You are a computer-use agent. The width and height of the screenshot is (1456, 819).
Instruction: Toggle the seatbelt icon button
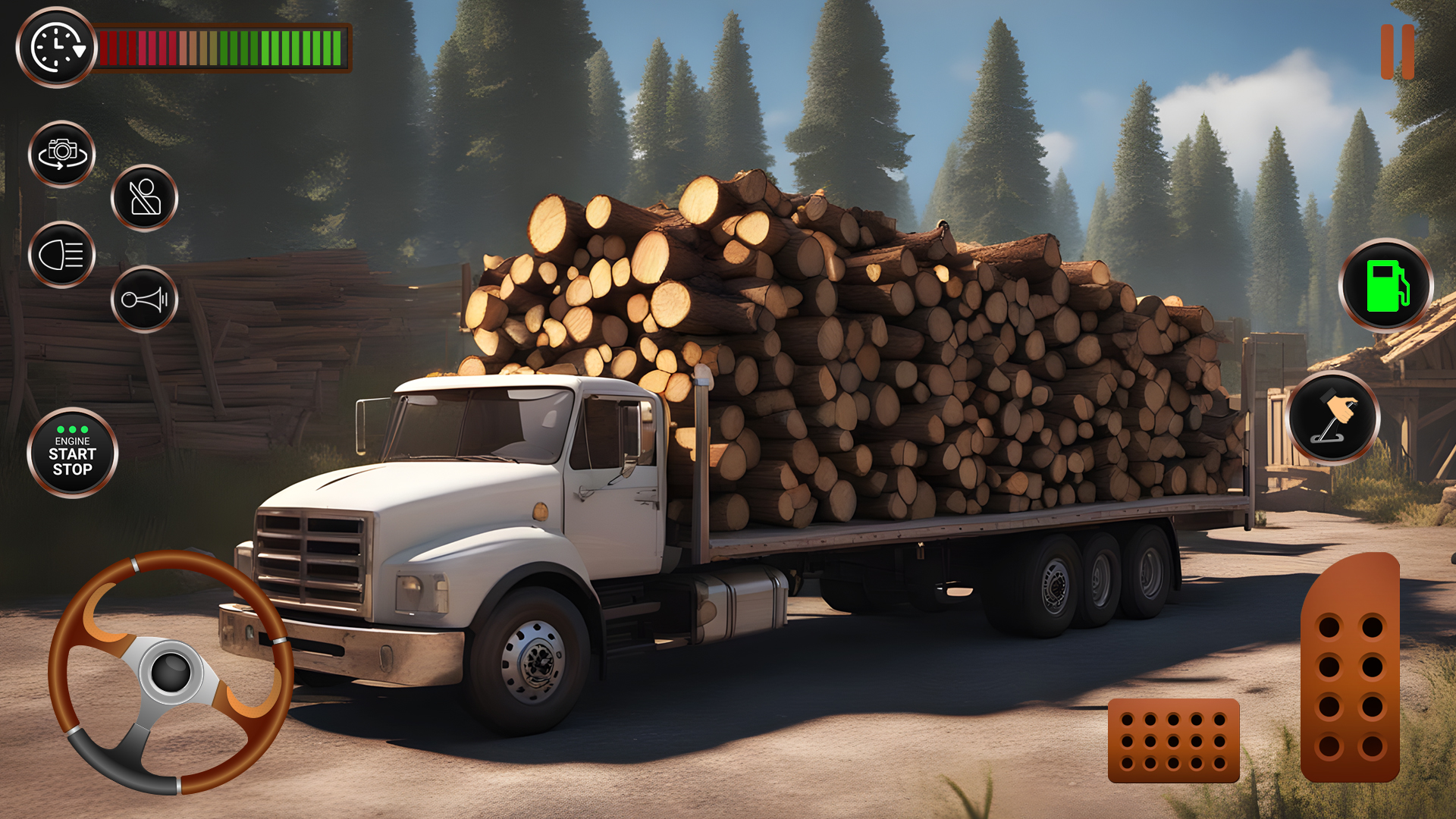point(144,198)
